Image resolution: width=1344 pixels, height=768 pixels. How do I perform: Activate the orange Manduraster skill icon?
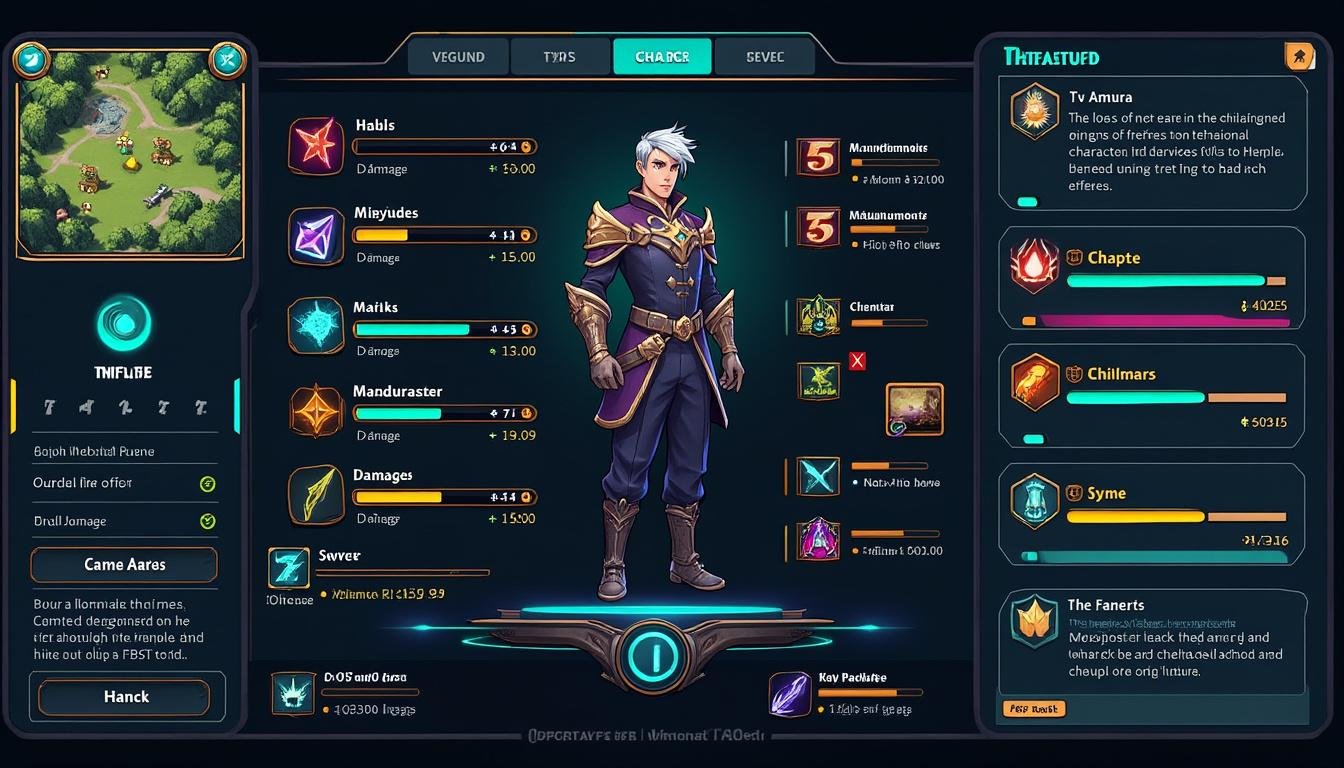pyautogui.click(x=316, y=412)
